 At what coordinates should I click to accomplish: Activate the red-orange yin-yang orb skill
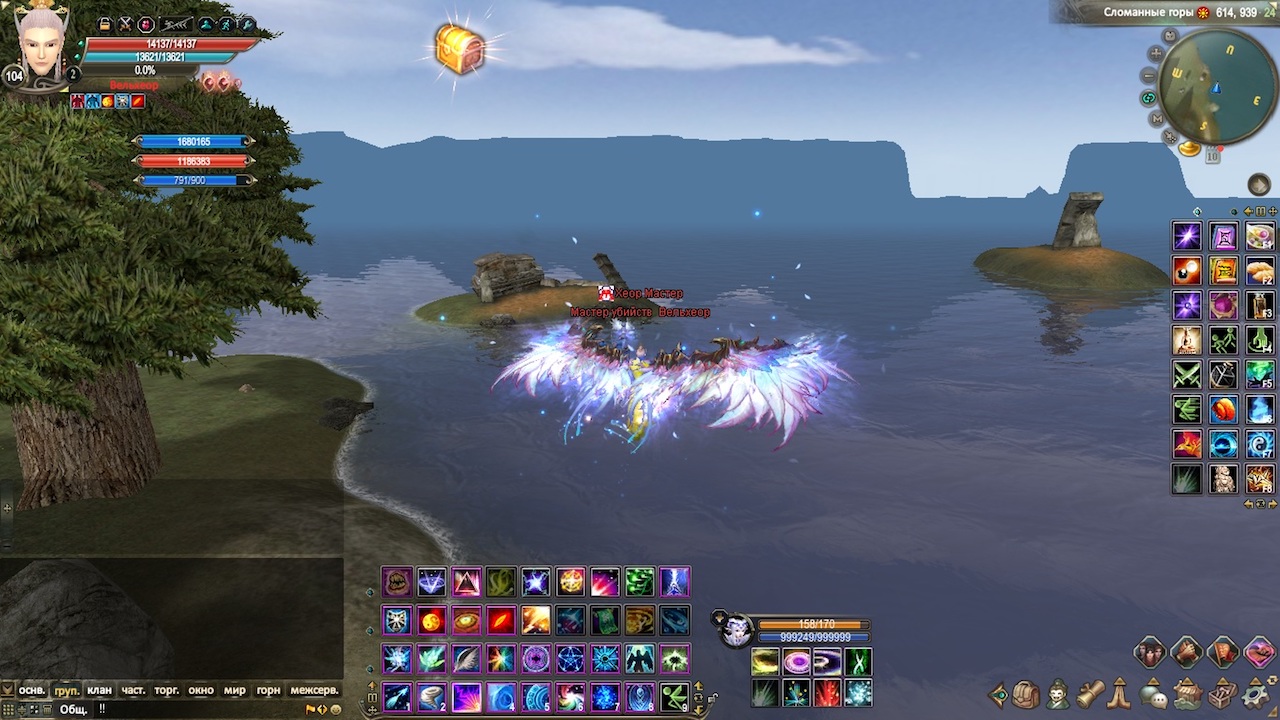point(431,621)
